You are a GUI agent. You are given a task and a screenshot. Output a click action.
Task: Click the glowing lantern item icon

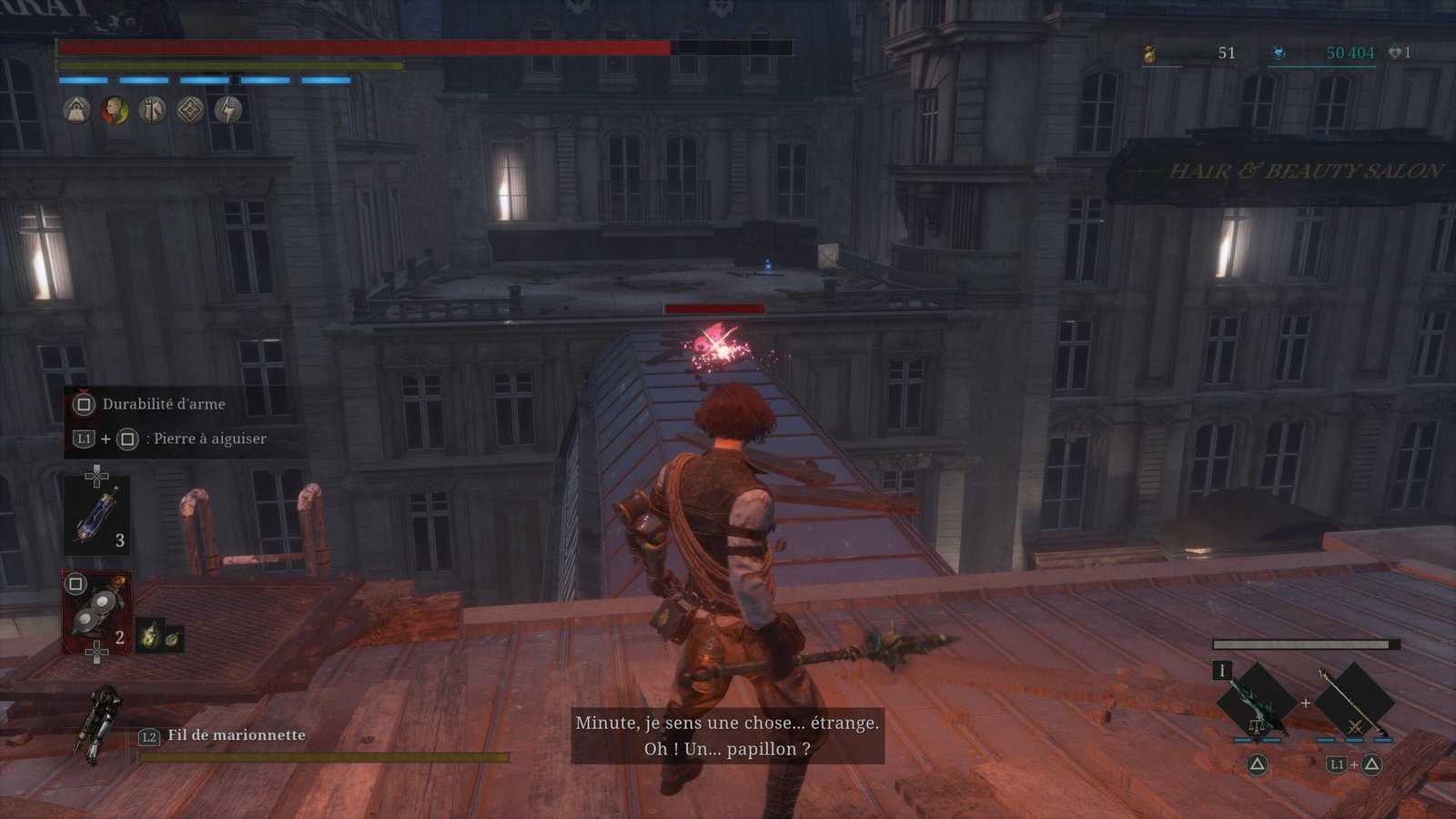149,636
